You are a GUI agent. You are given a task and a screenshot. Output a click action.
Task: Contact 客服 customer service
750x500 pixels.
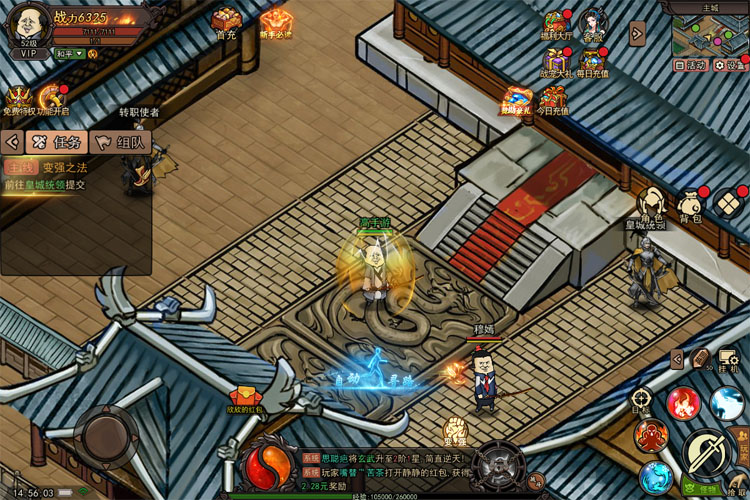594,24
